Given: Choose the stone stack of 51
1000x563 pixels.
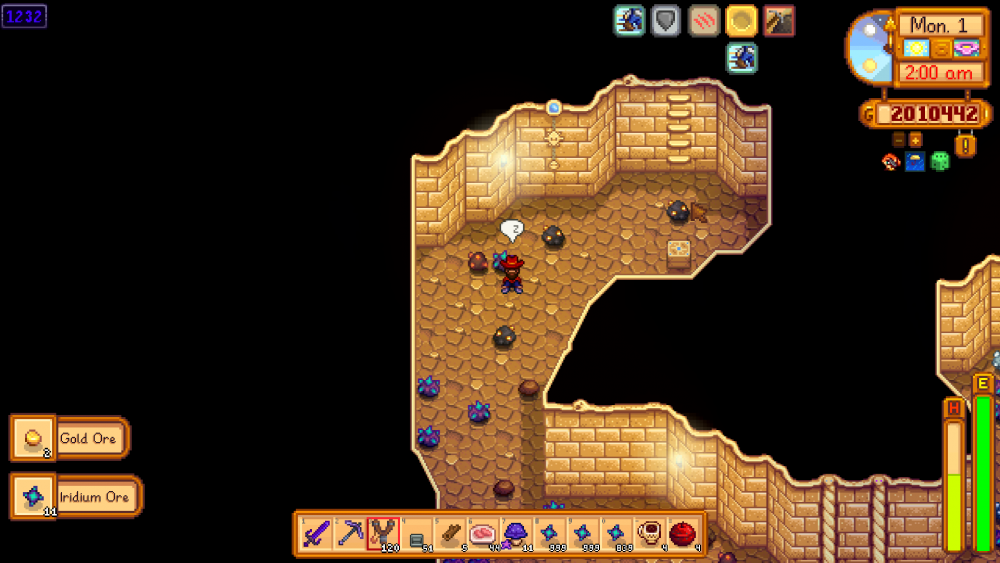Looking at the screenshot, I should 417,533.
